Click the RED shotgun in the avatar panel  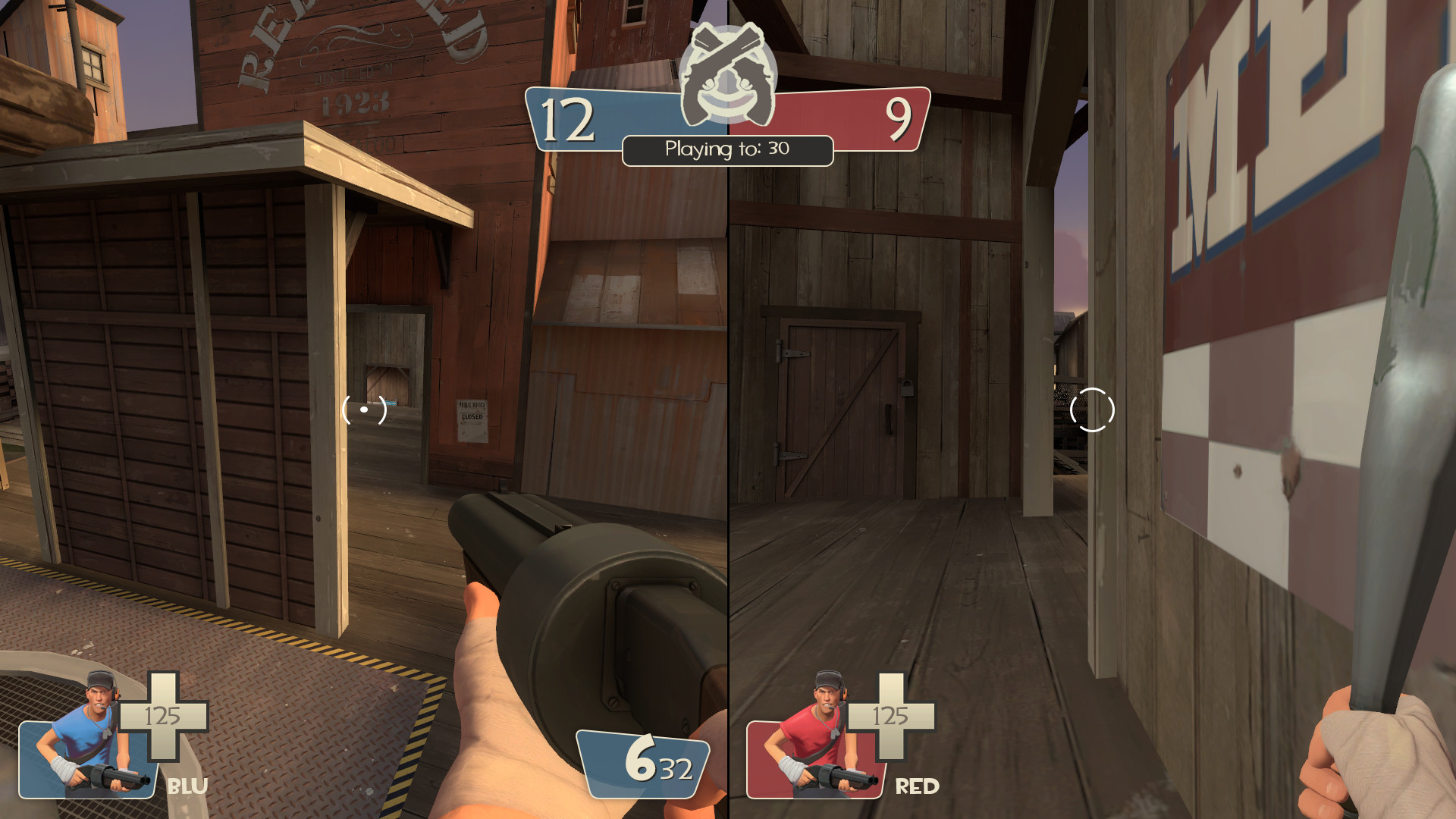834,777
